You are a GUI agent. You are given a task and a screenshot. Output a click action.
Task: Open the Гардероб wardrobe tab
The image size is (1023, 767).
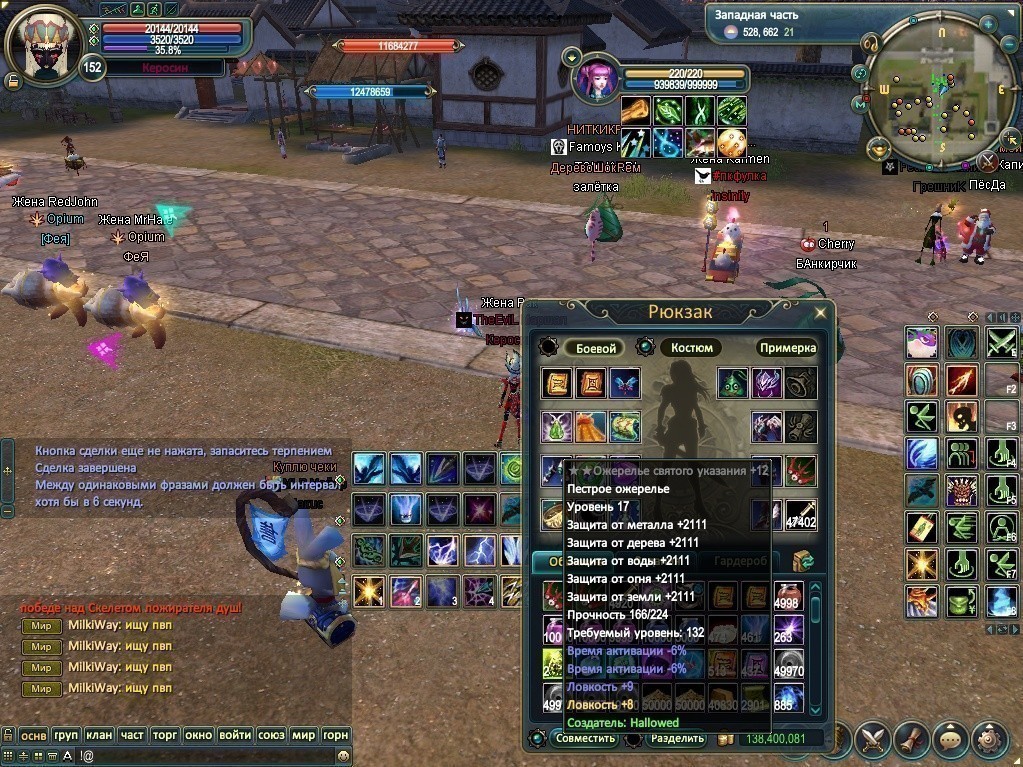click(x=740, y=561)
